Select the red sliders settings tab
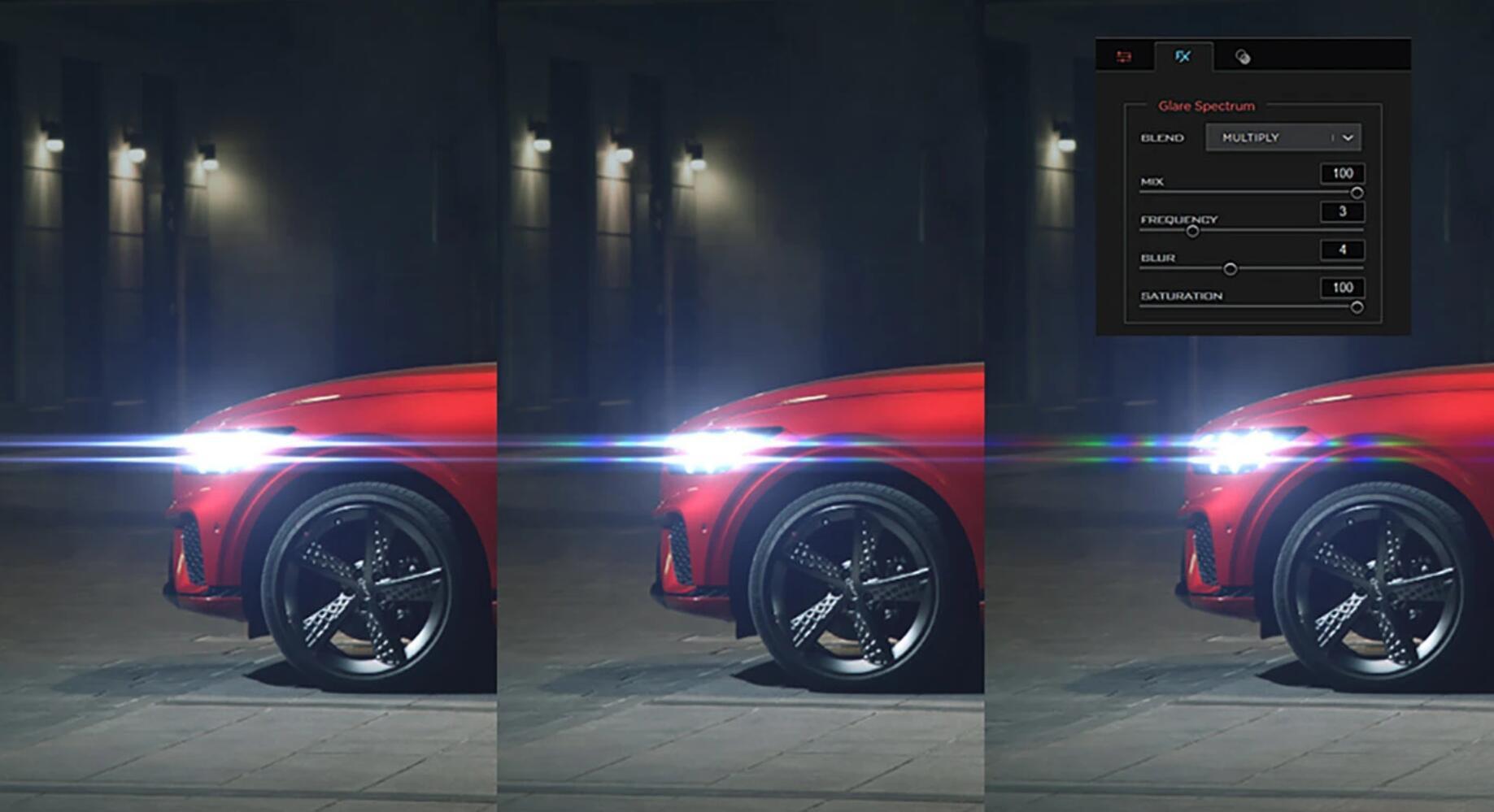 pos(1124,56)
